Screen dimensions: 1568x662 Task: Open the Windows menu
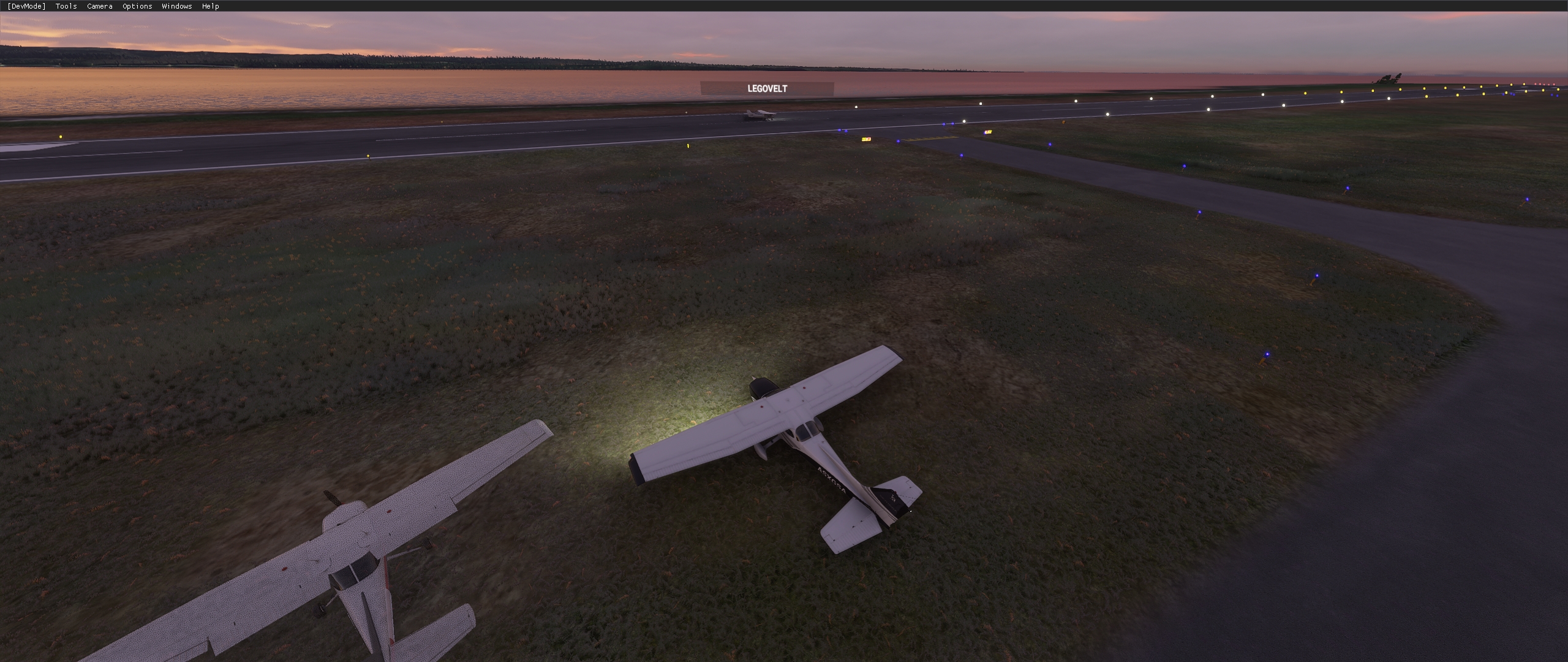tap(176, 6)
